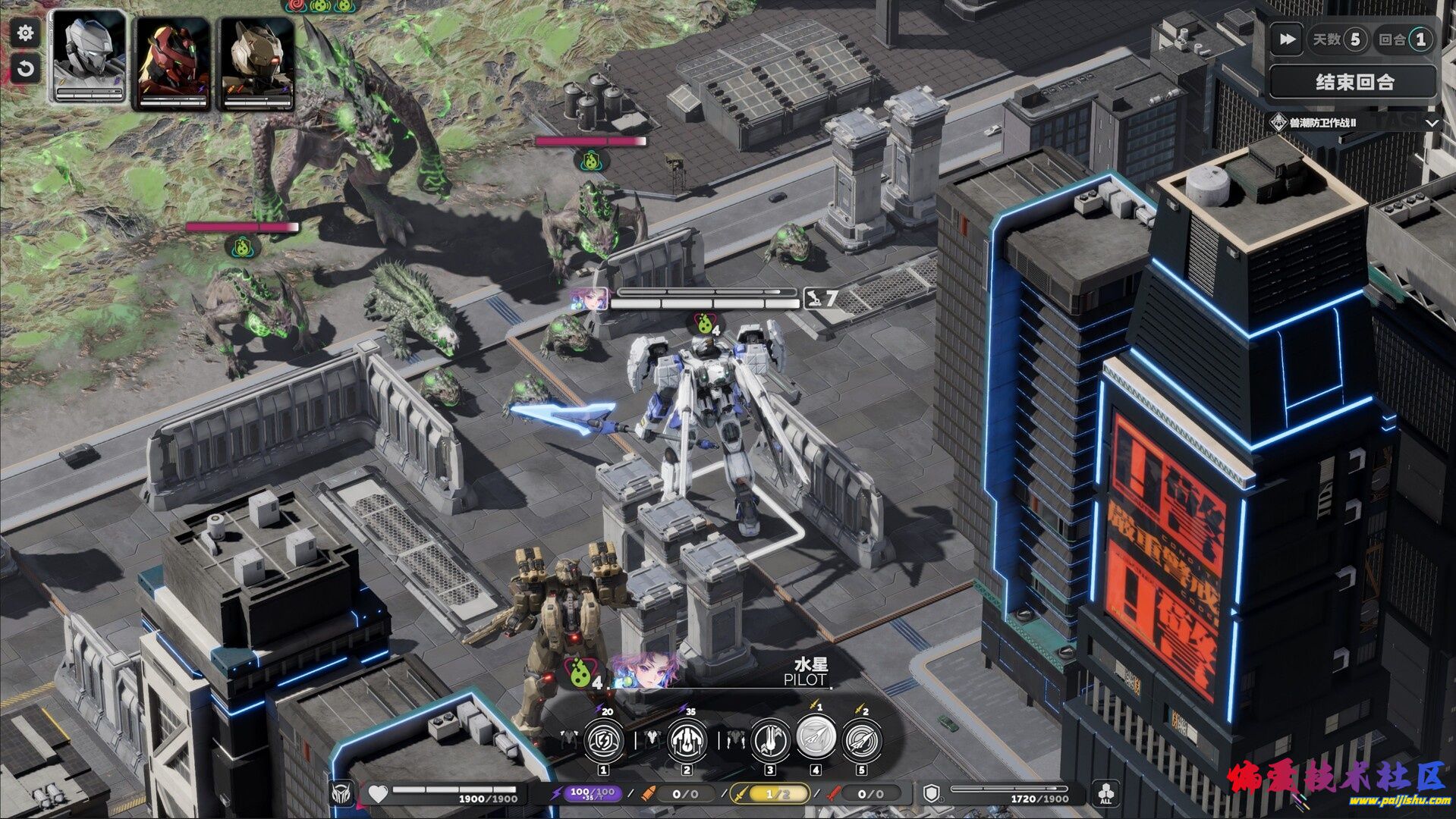Activate the shield lightning skill, slot 1
This screenshot has width=1456, height=819.
pos(604,740)
